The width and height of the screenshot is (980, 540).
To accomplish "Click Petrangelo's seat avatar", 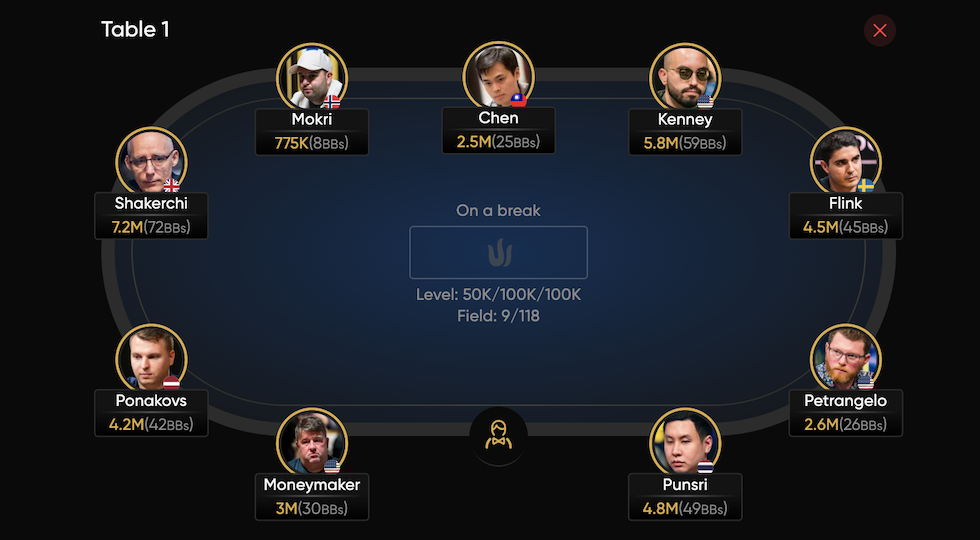I will [x=846, y=358].
